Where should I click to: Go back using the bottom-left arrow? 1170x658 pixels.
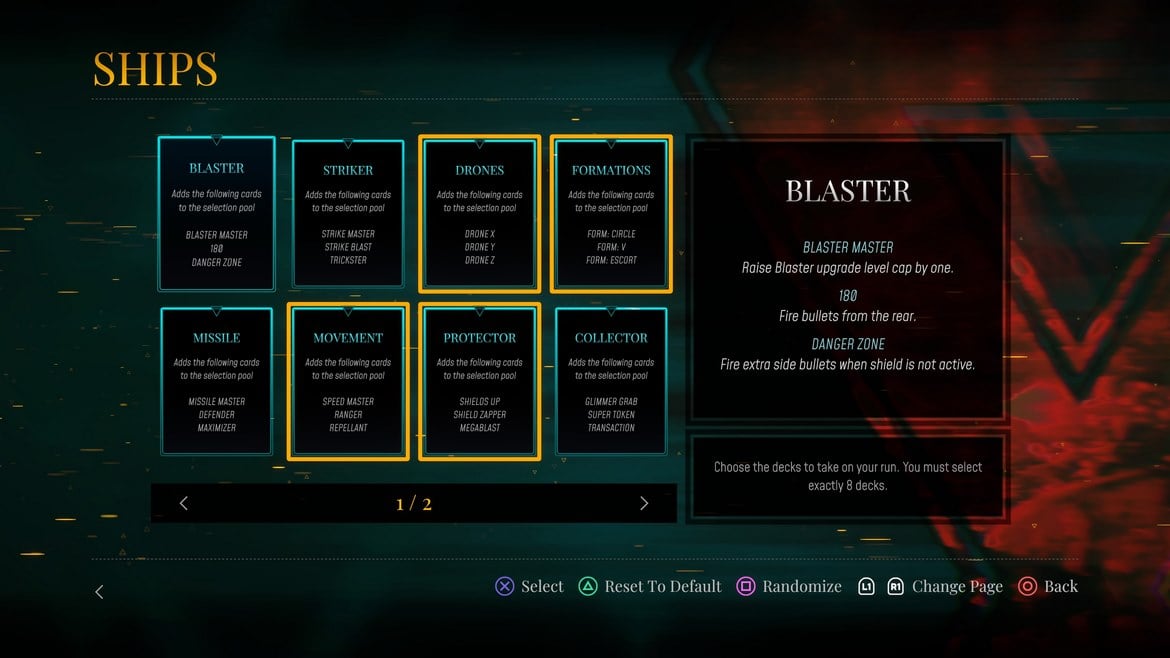click(99, 592)
